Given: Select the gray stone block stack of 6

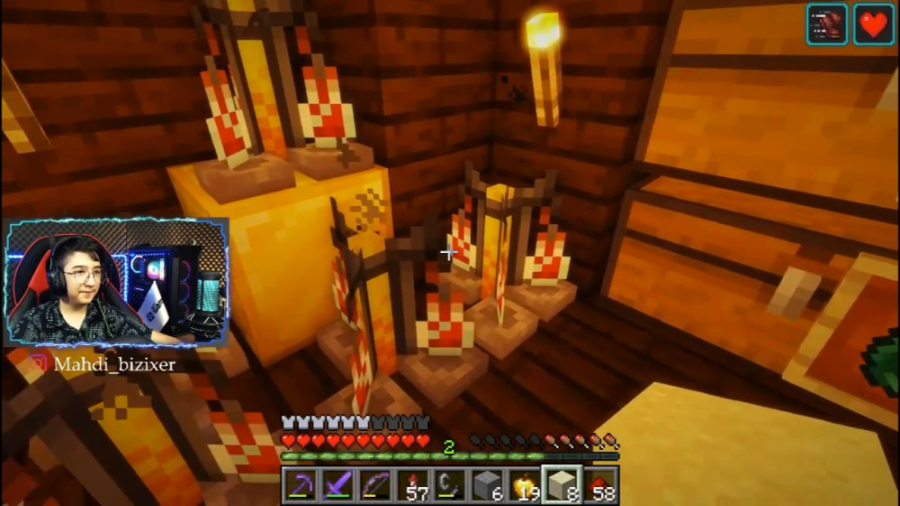Looking at the screenshot, I should [x=487, y=486].
